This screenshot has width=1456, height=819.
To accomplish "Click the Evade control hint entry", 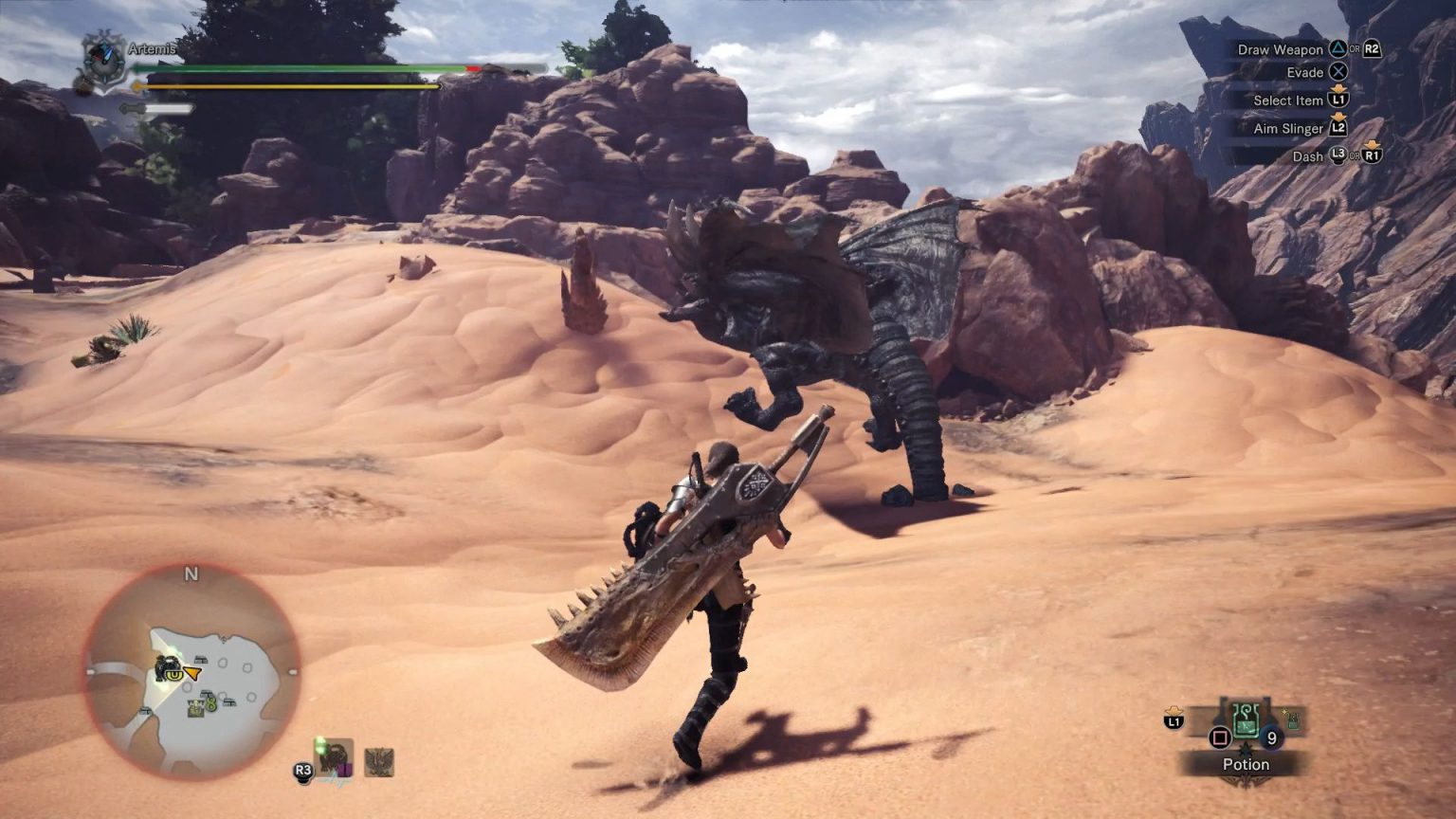I will click(x=1304, y=72).
